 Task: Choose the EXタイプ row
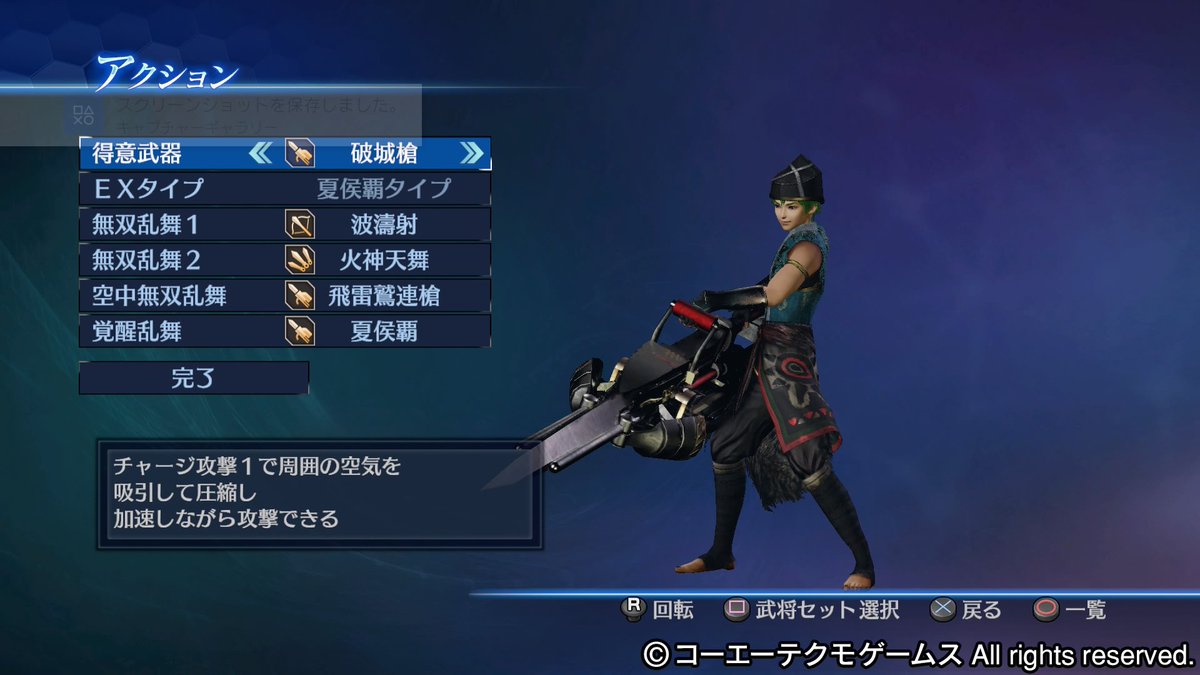click(285, 188)
